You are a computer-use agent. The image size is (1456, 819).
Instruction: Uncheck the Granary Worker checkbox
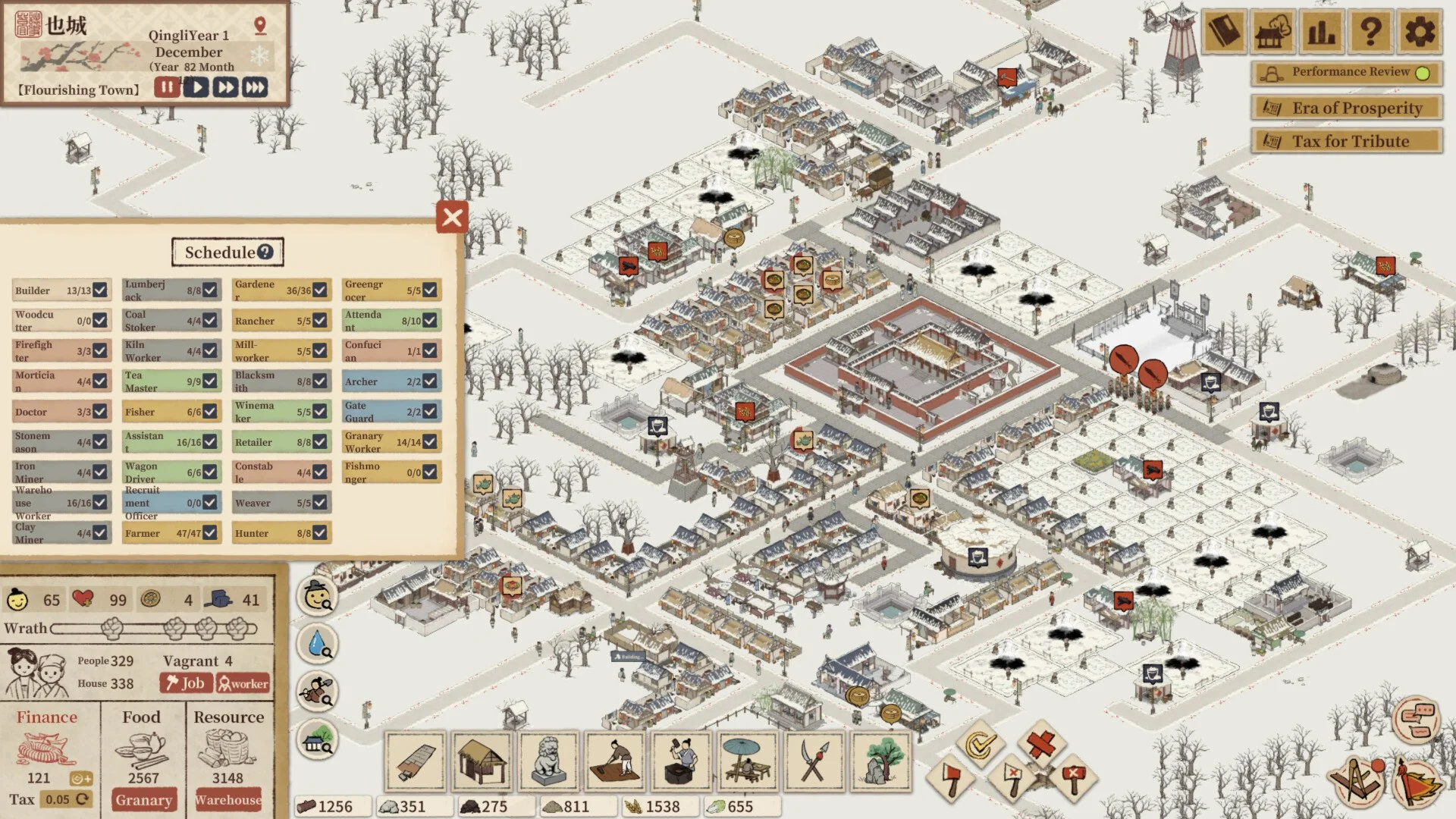click(x=430, y=441)
